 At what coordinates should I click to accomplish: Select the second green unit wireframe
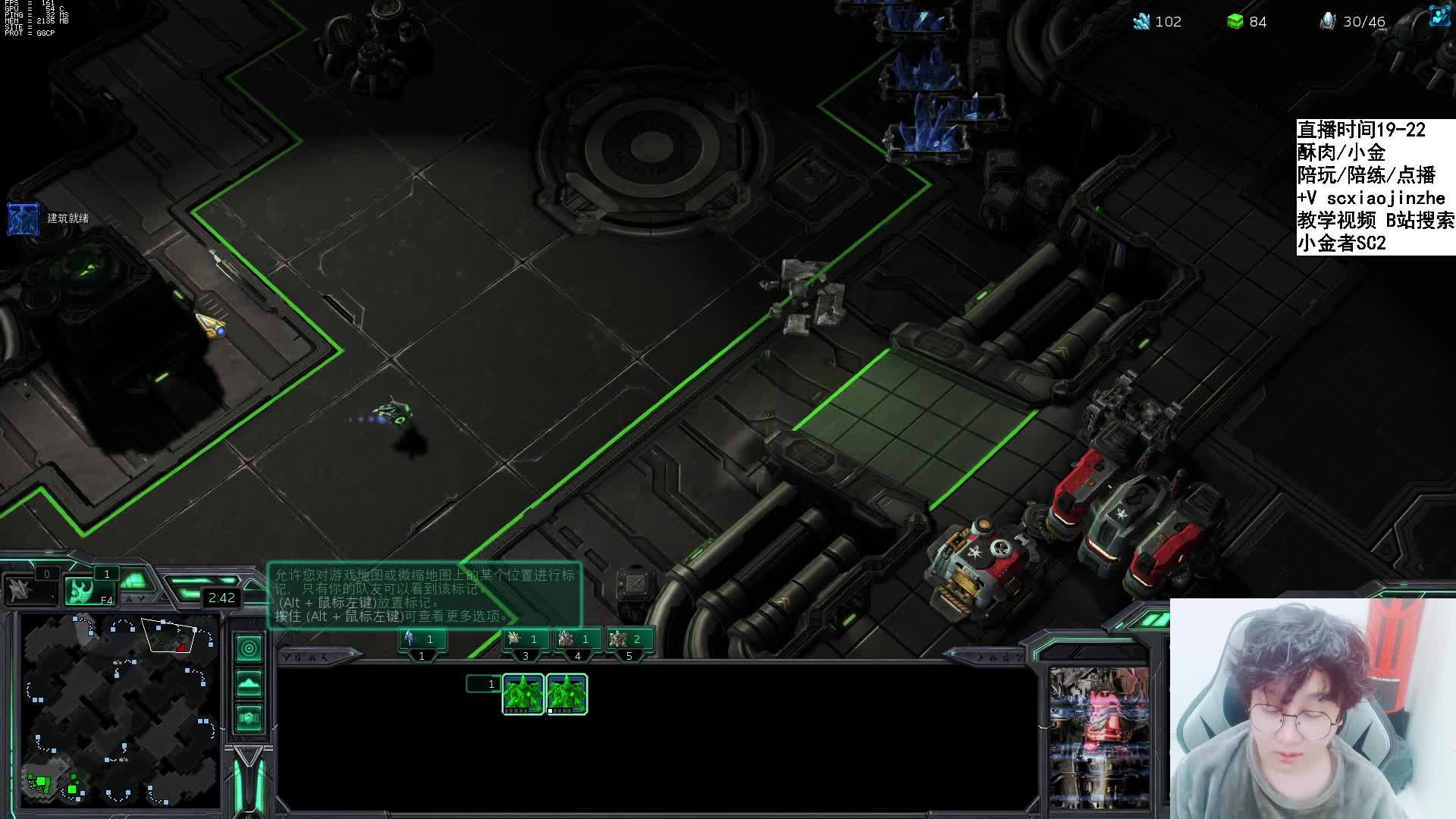[566, 694]
